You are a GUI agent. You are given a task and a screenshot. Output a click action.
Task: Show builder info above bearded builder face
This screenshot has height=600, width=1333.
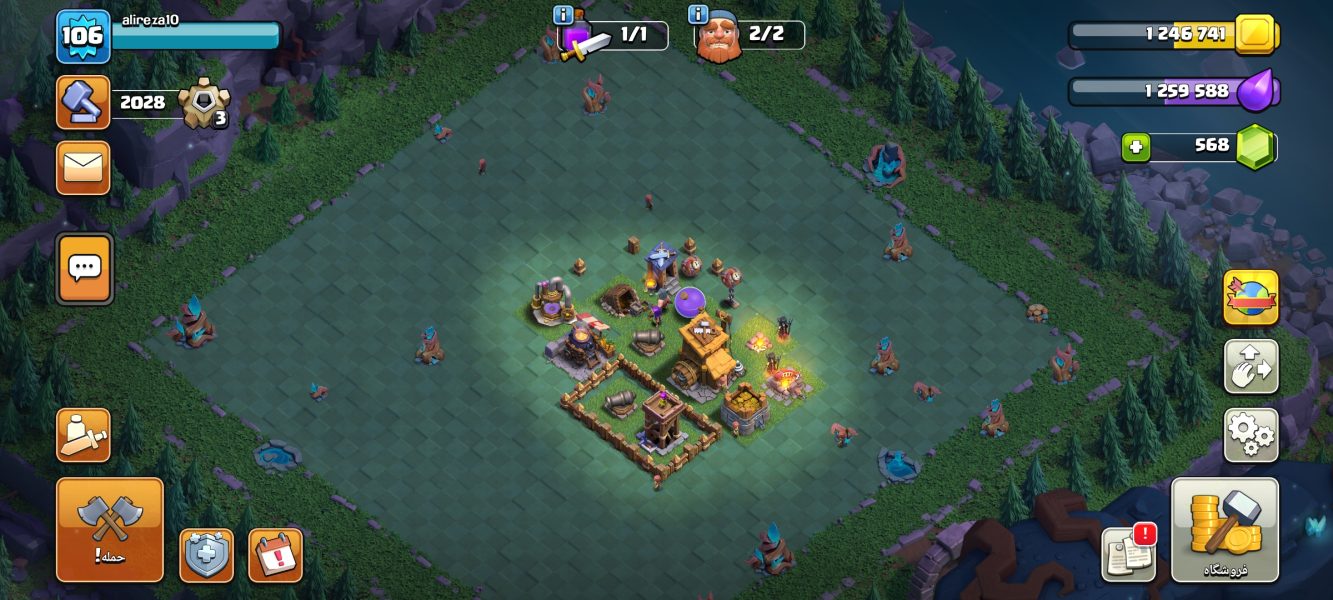tap(698, 15)
